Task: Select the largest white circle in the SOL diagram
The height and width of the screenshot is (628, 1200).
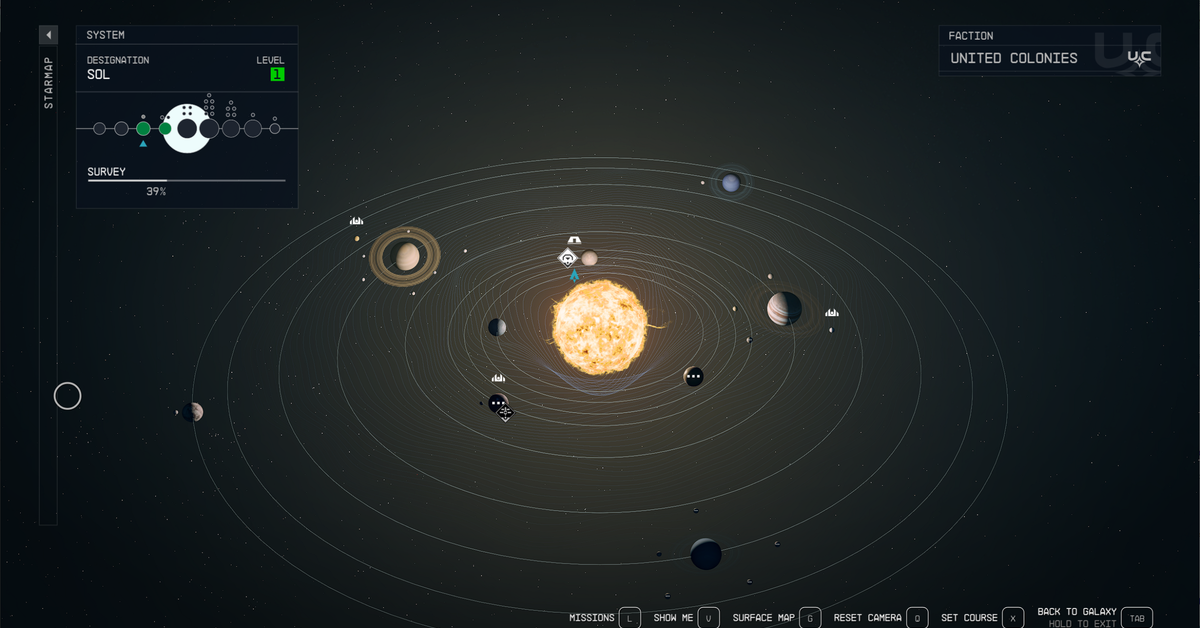Action: [x=187, y=128]
